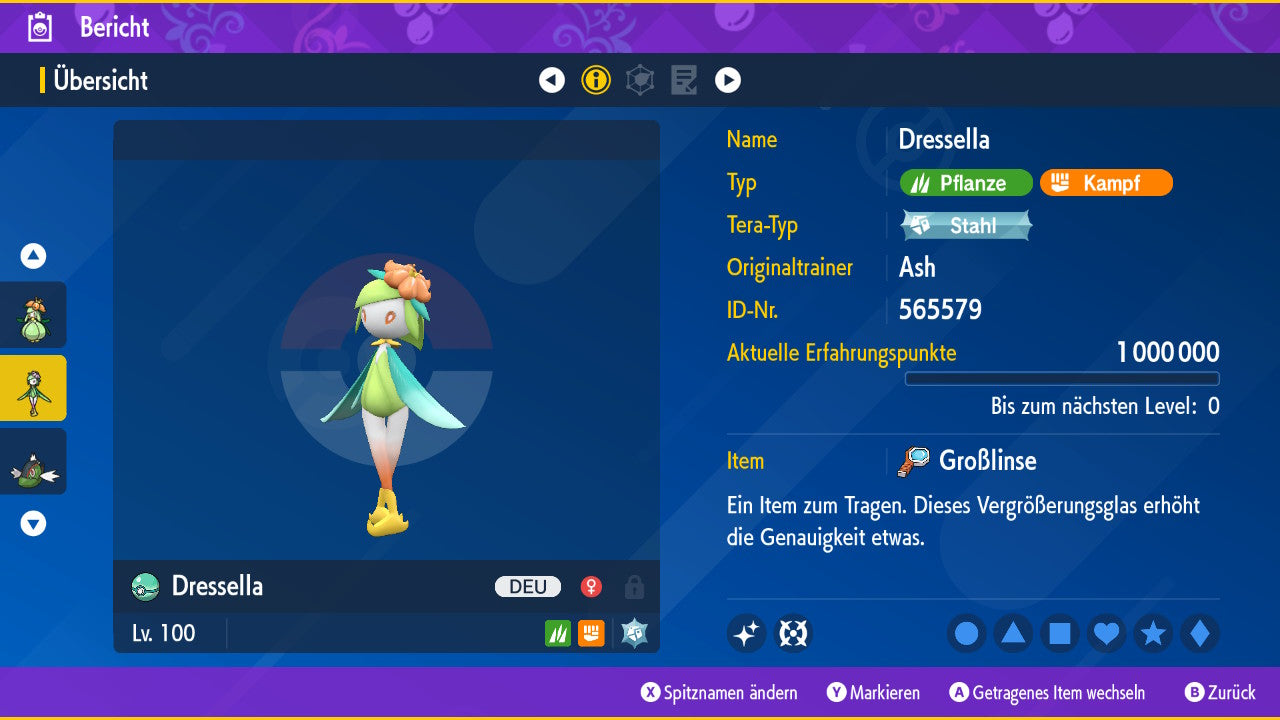Go to the next summary page arrow
Screen dimensions: 1280x720
point(728,80)
